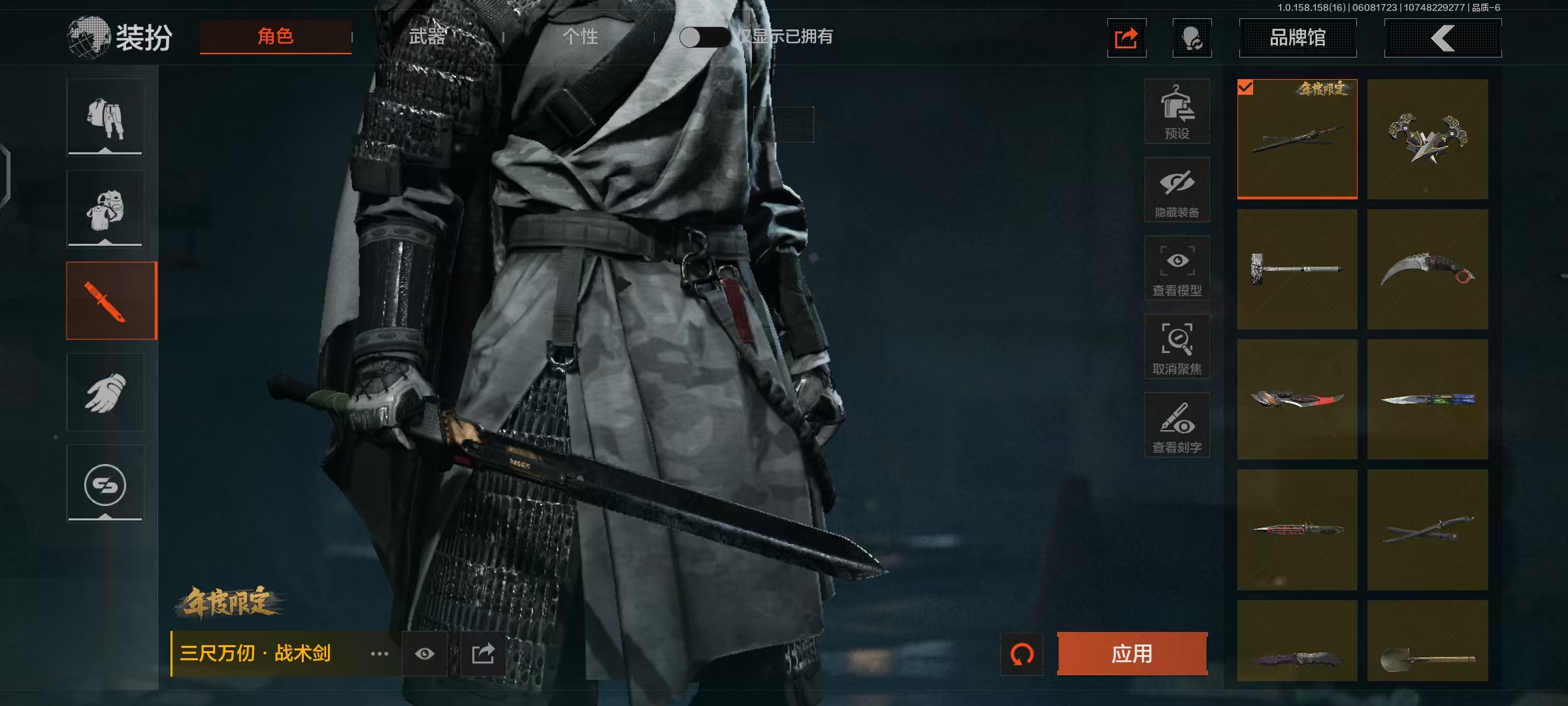
Task: Select the 个性 tab
Action: point(580,37)
